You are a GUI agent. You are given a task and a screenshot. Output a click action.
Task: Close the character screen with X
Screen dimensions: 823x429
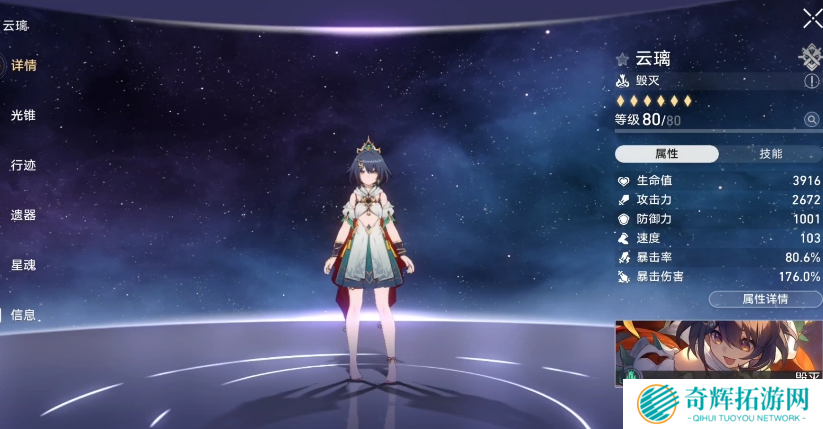[x=812, y=18]
